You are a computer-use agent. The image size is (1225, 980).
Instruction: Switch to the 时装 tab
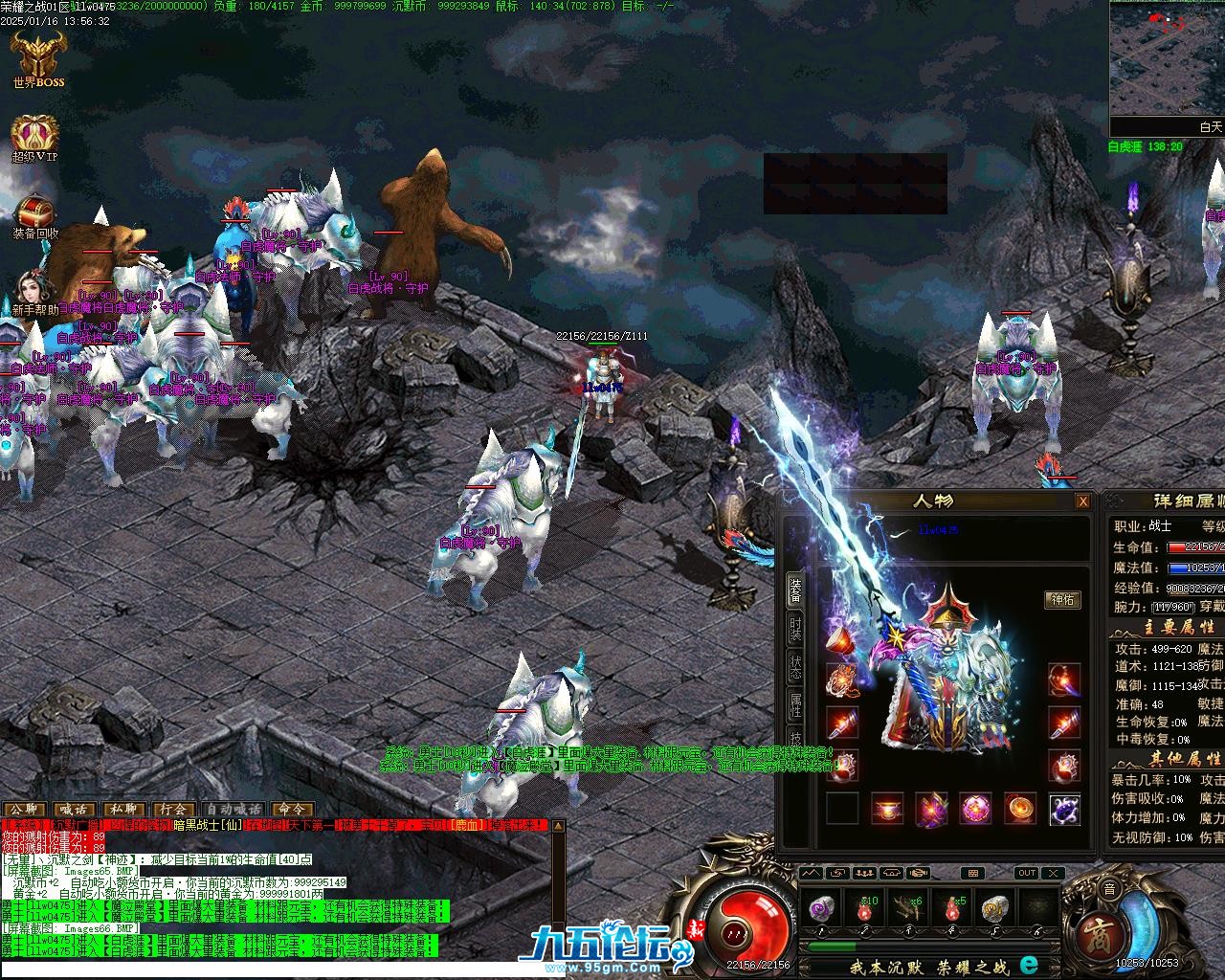tap(795, 628)
